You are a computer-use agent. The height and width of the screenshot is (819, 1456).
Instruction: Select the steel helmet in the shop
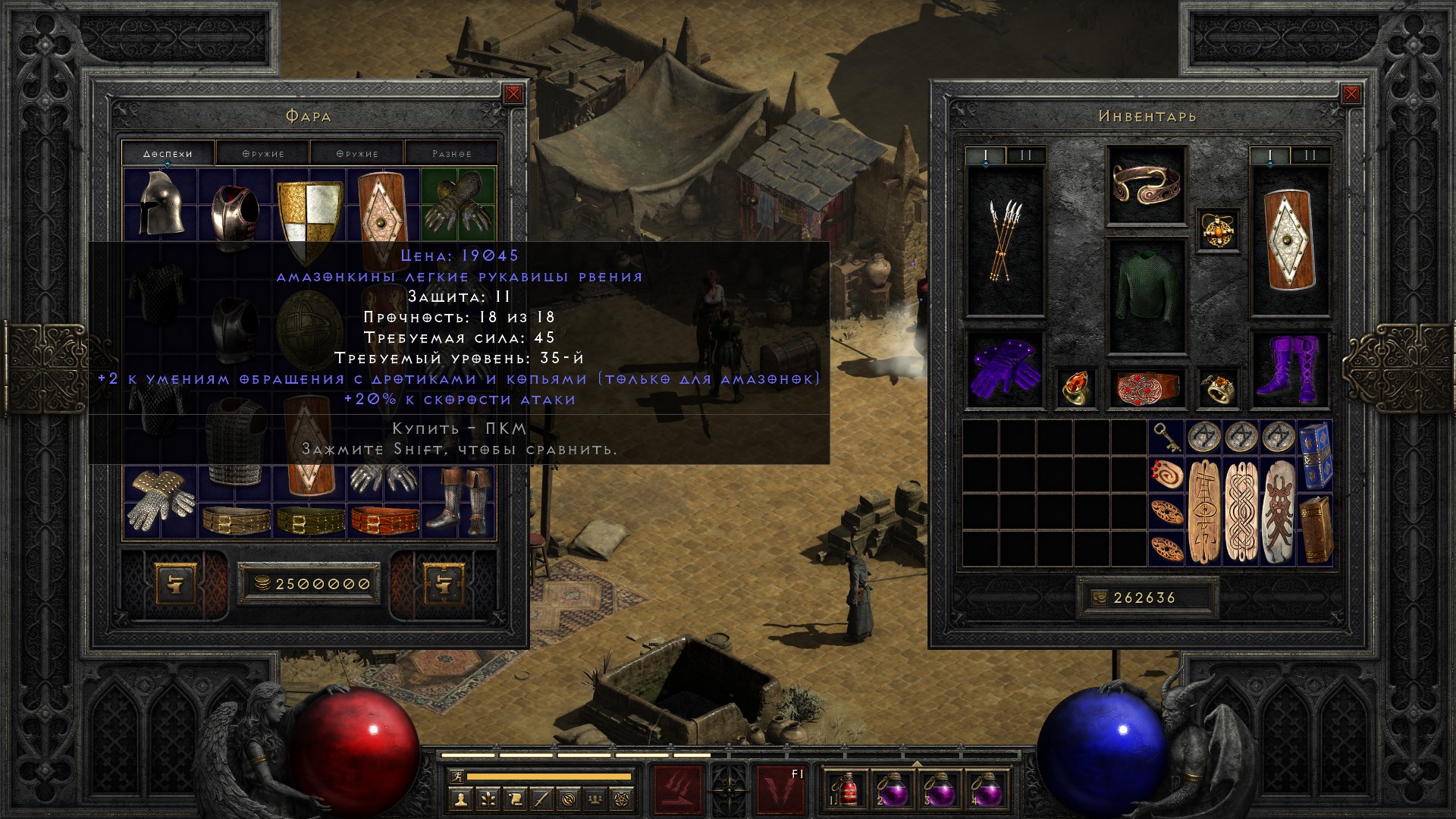click(x=161, y=202)
